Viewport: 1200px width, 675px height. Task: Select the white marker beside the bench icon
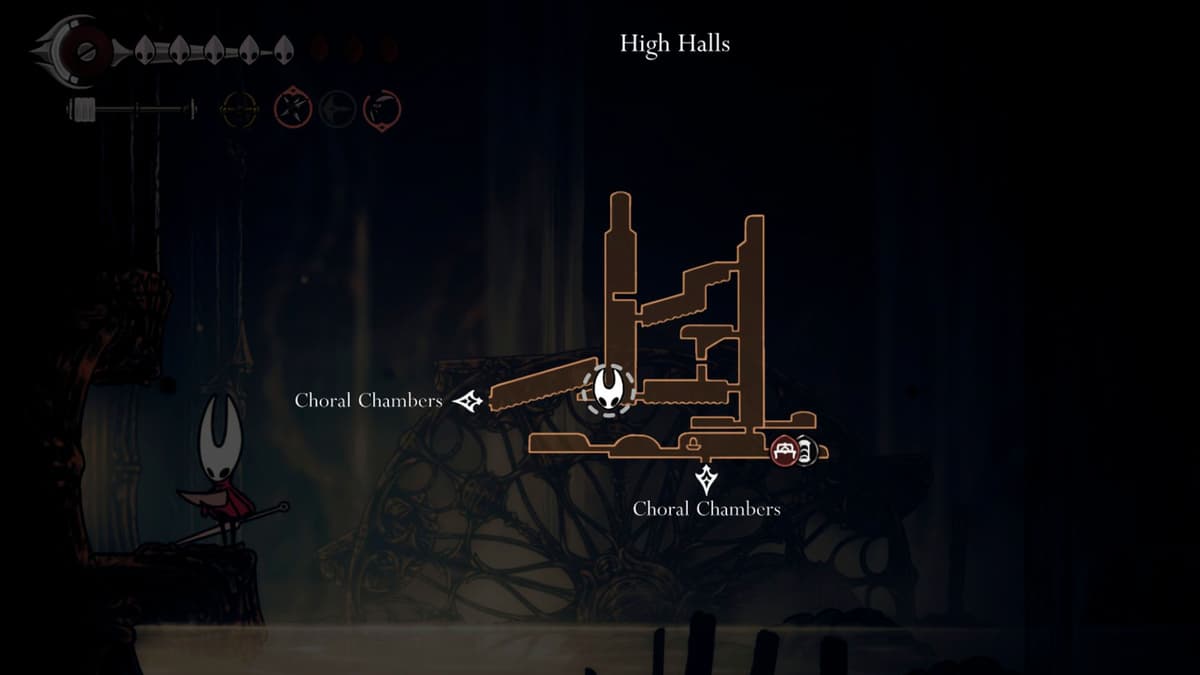pyautogui.click(x=806, y=451)
